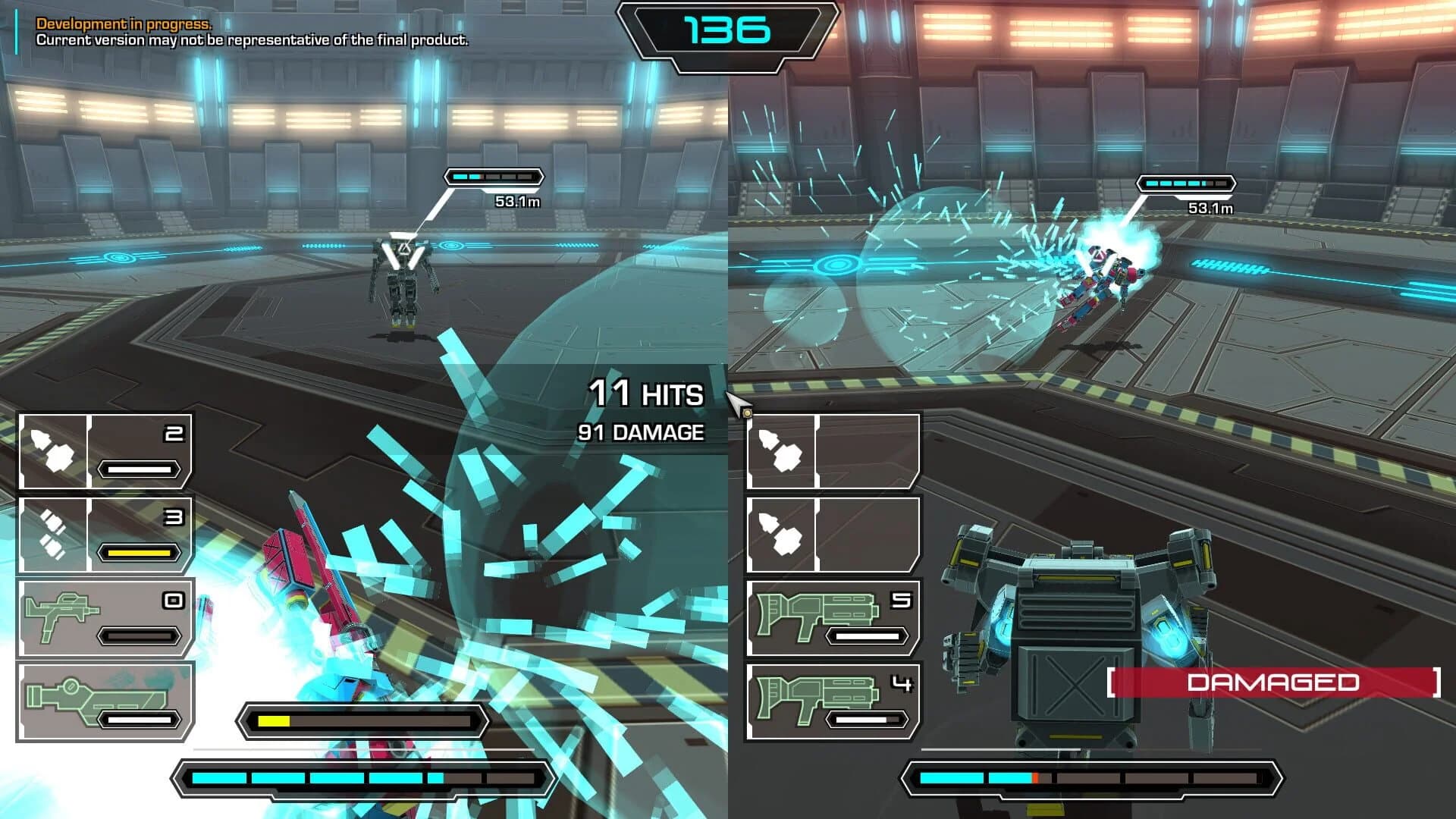
Task: Click the mouse cursor arrow near screen center
Action: tap(733, 397)
